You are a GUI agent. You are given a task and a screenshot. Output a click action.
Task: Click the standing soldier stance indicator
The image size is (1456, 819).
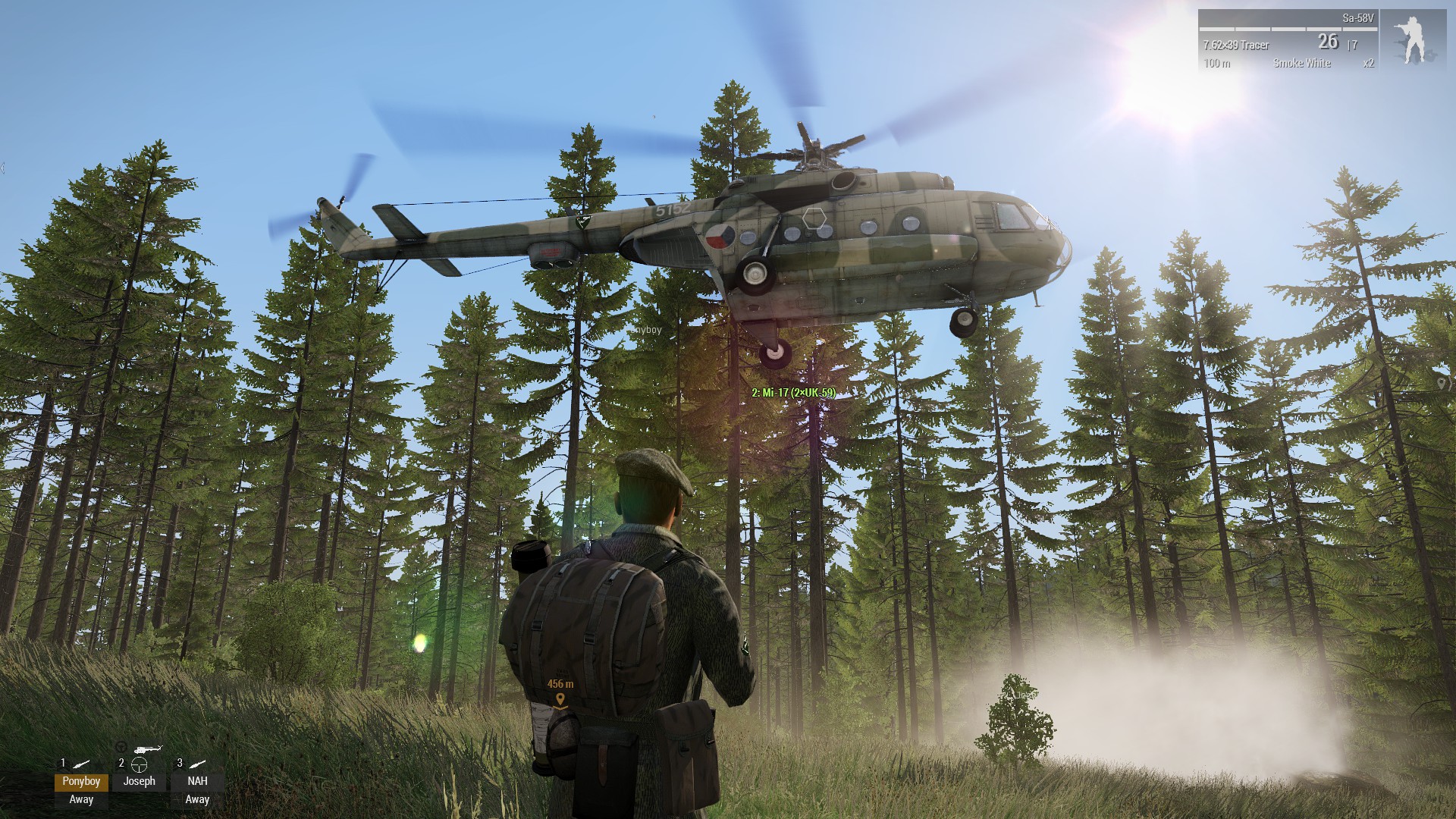[1413, 40]
